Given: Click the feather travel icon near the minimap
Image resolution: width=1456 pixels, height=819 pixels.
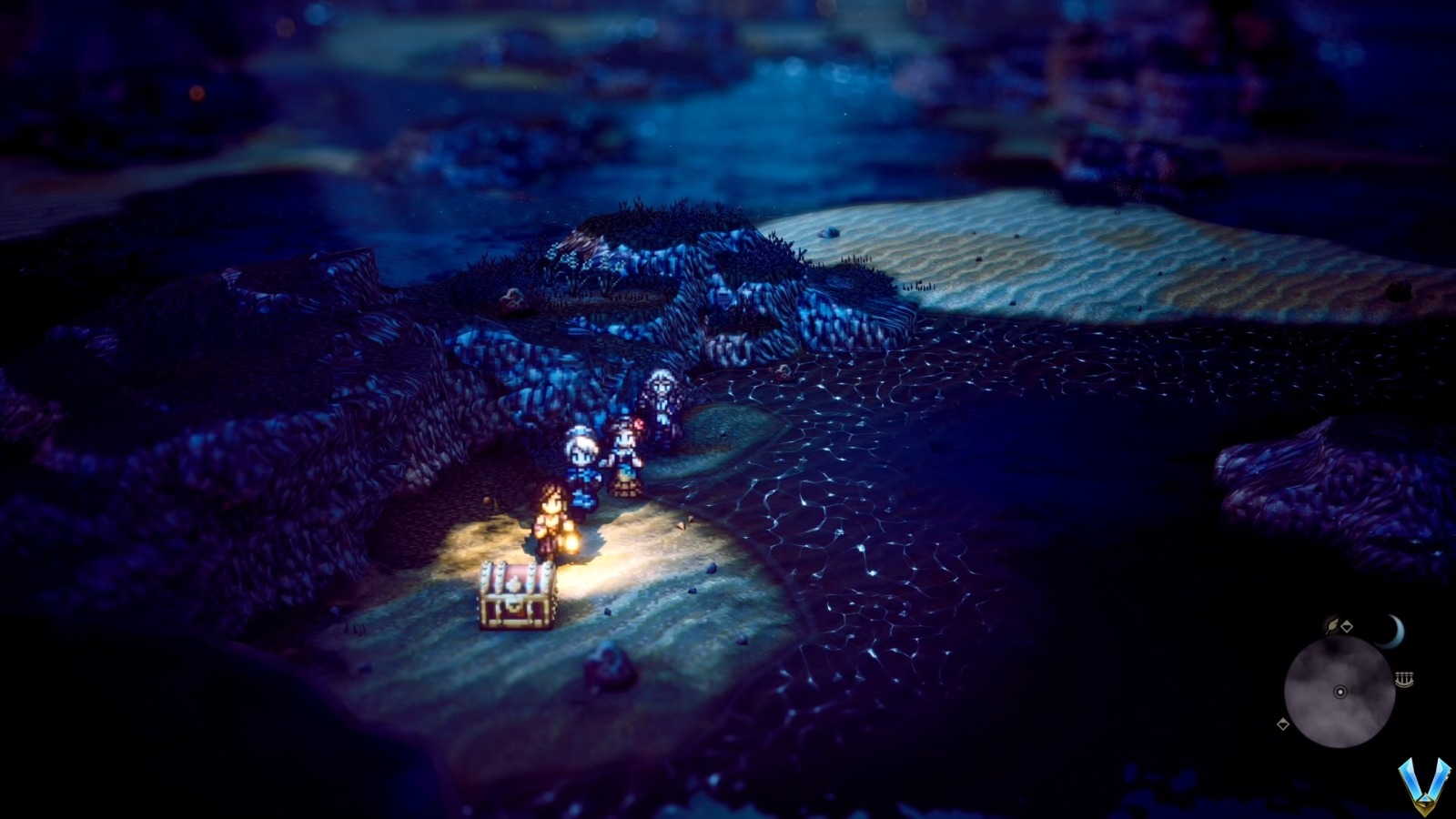Looking at the screenshot, I should [x=1331, y=626].
